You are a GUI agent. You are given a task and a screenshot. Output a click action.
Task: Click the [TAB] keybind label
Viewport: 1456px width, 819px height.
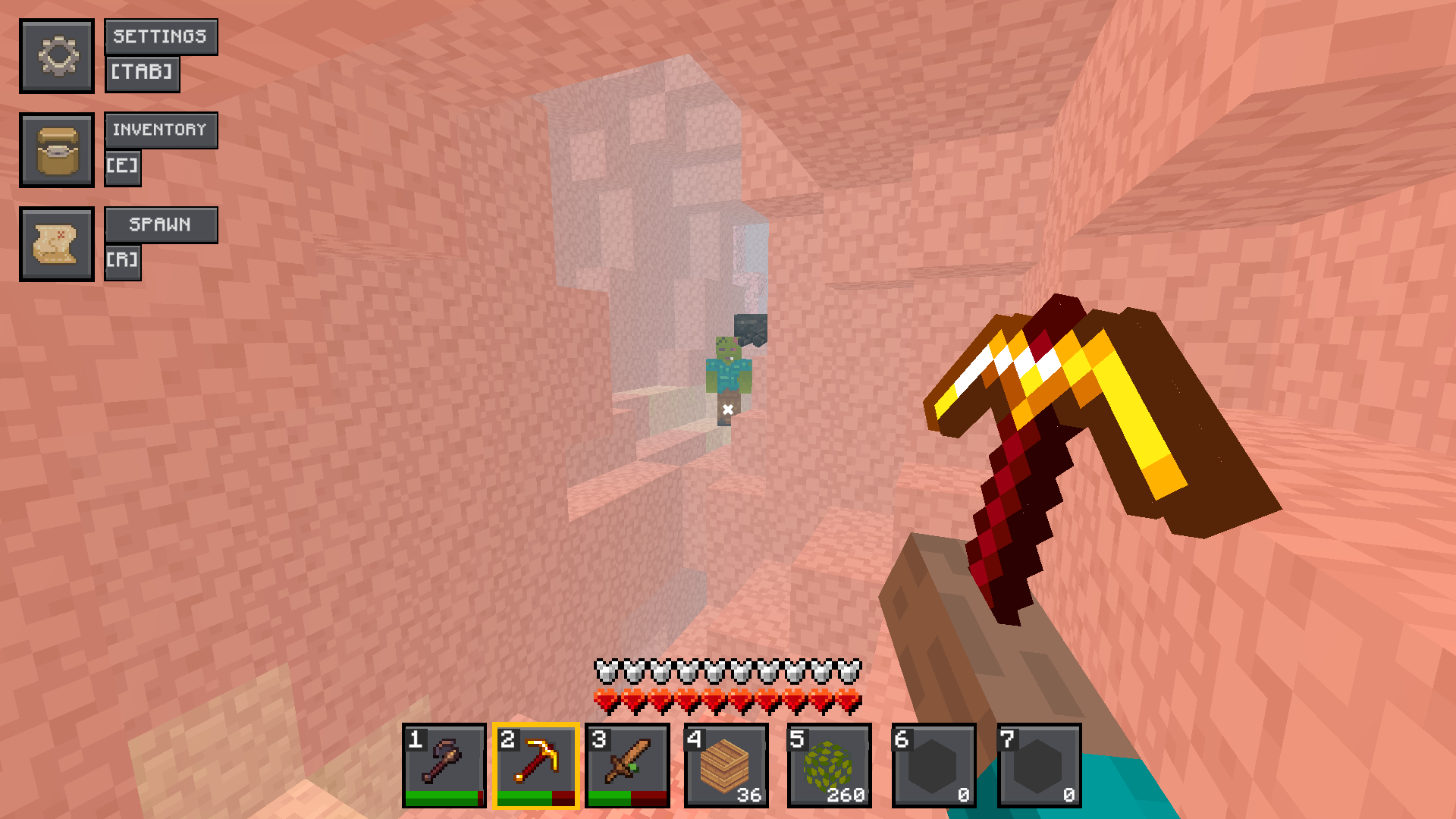coord(143,74)
